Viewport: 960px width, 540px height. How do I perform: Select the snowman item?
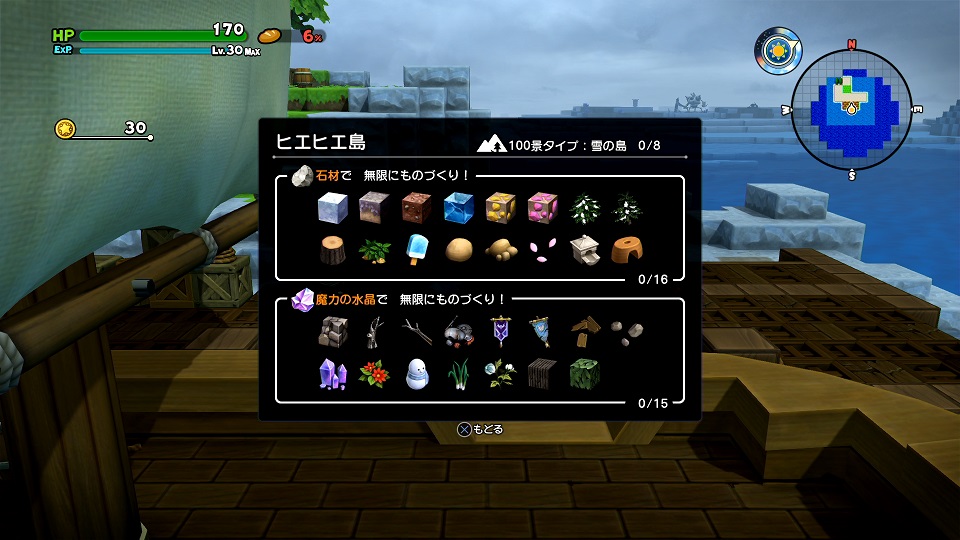click(416, 373)
